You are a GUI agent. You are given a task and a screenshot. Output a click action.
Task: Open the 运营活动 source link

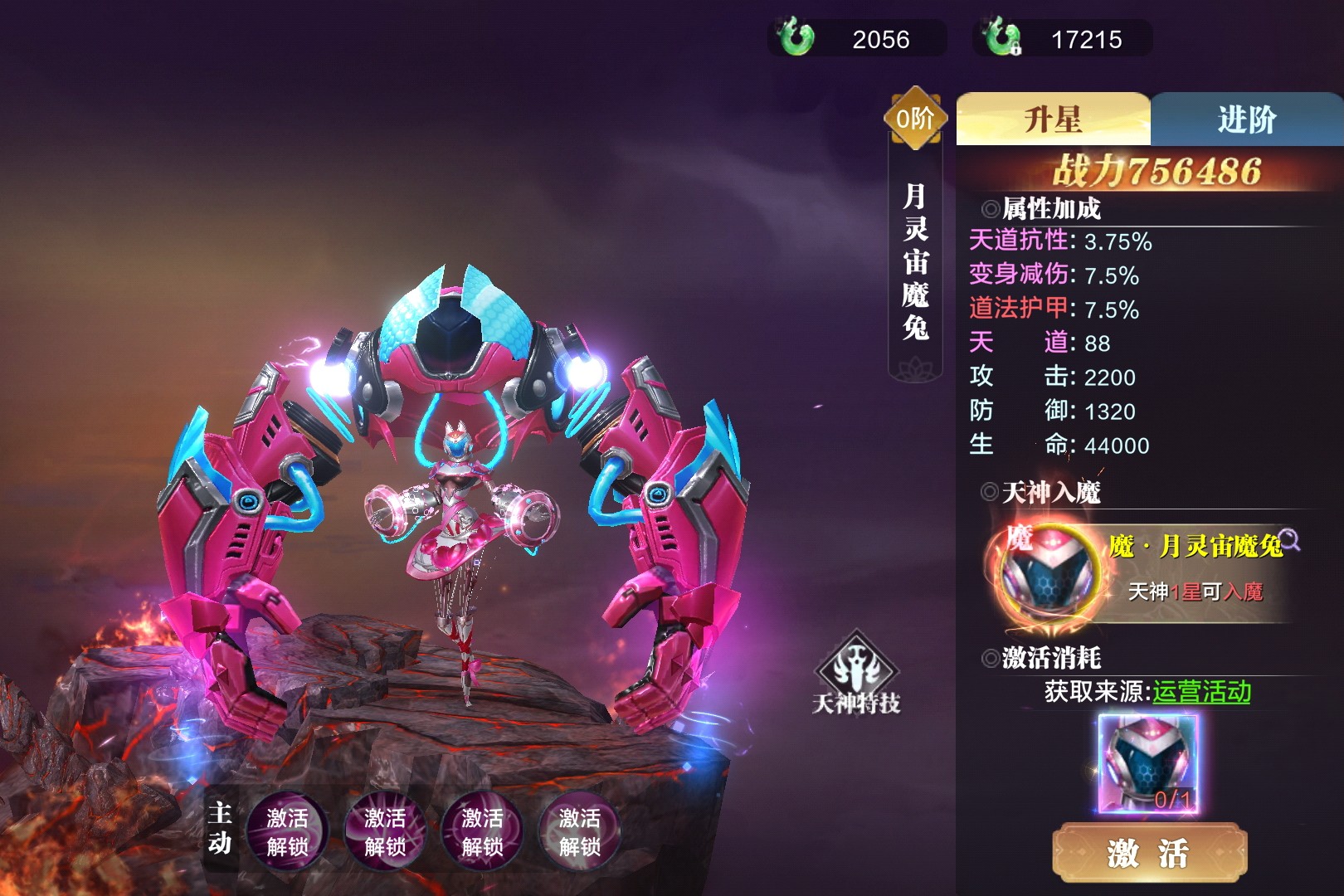1201,691
